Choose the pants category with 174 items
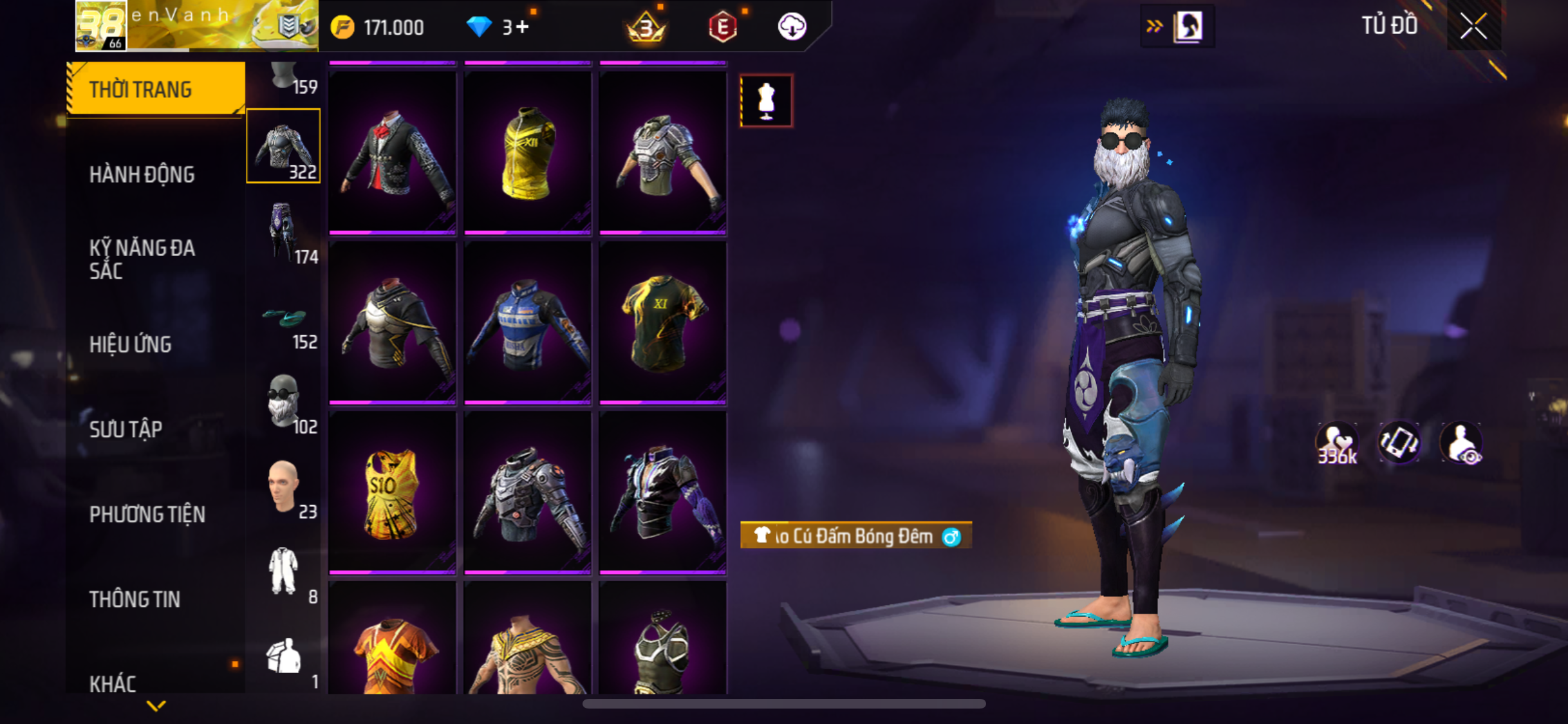The image size is (1568, 724). coord(284,232)
